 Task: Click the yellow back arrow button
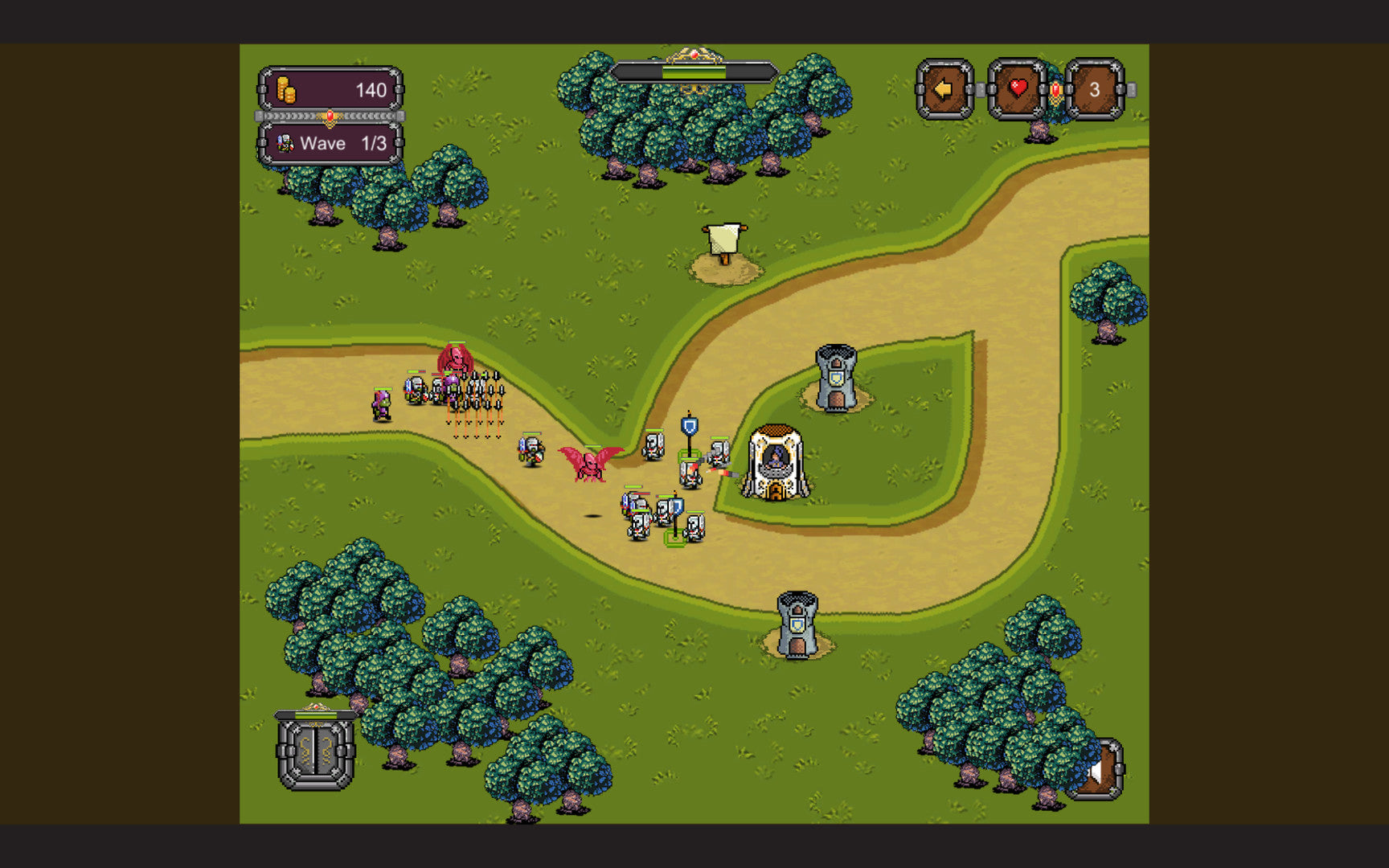coord(944,89)
